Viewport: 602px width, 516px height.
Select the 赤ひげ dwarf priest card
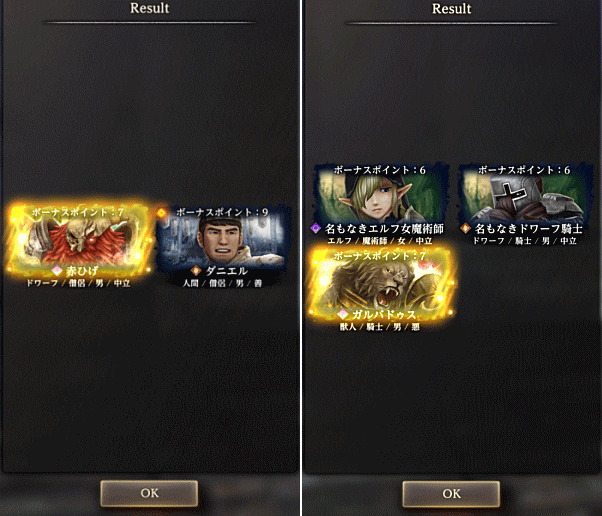click(x=80, y=244)
